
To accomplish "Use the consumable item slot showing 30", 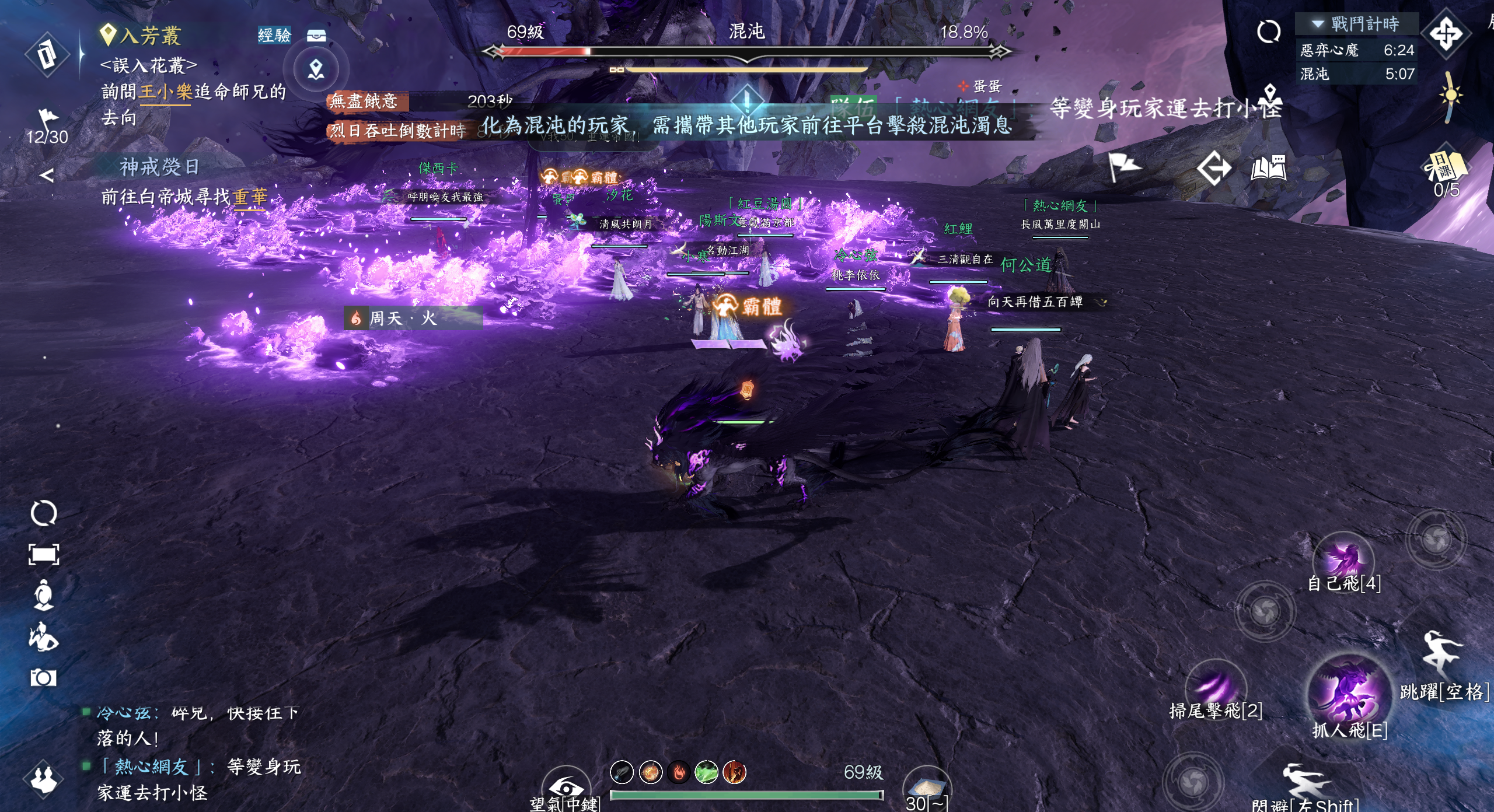I will 926,789.
